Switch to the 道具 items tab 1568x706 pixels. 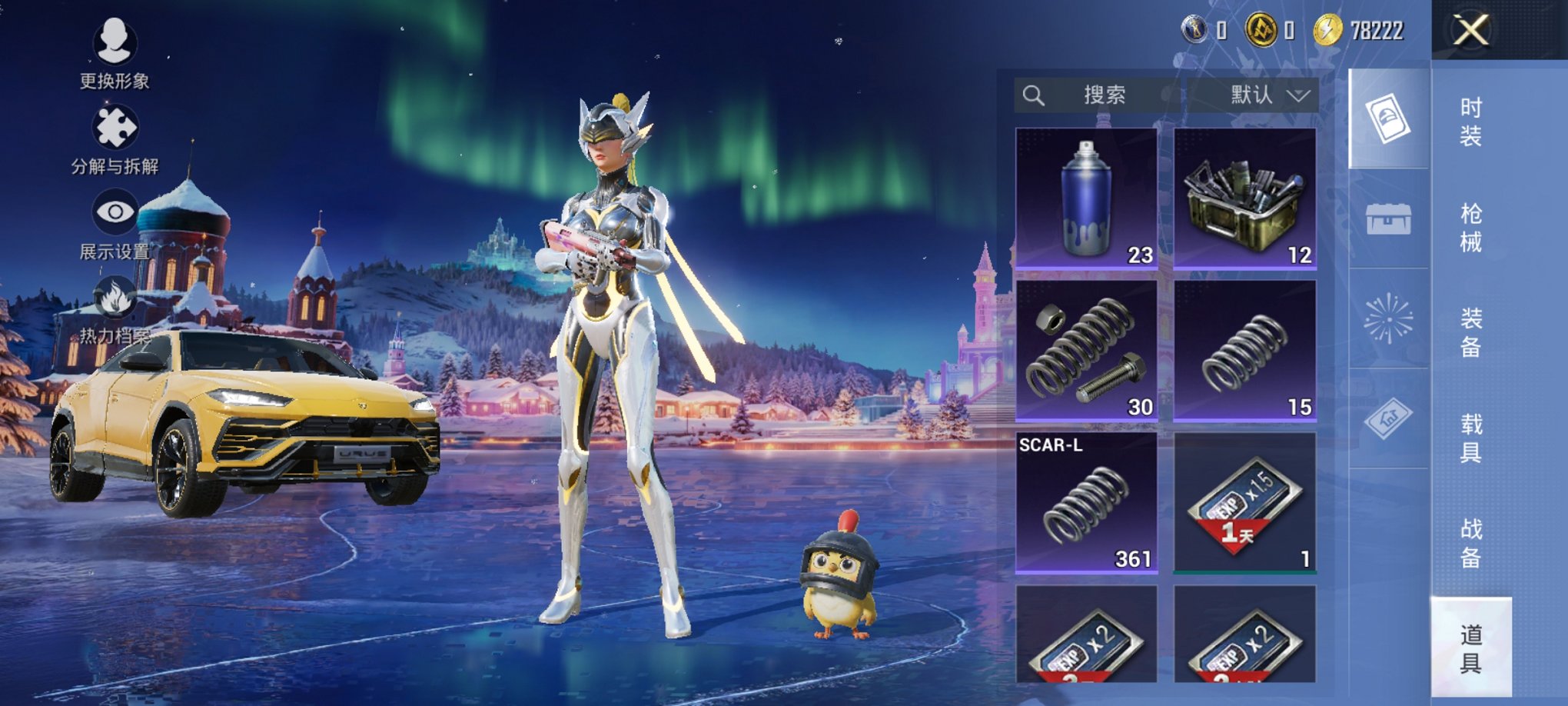[1470, 648]
